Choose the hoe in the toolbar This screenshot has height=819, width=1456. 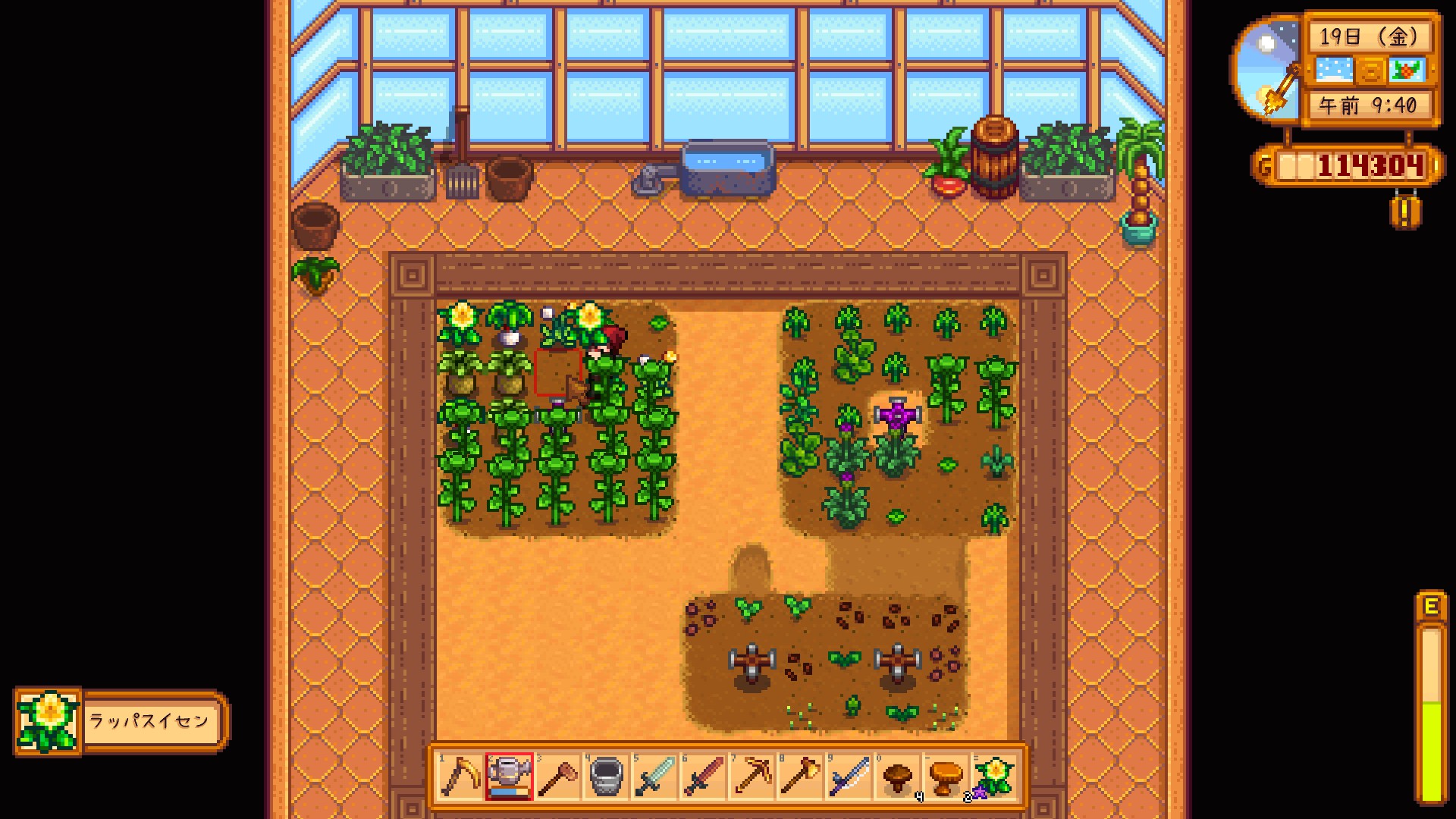(x=557, y=777)
